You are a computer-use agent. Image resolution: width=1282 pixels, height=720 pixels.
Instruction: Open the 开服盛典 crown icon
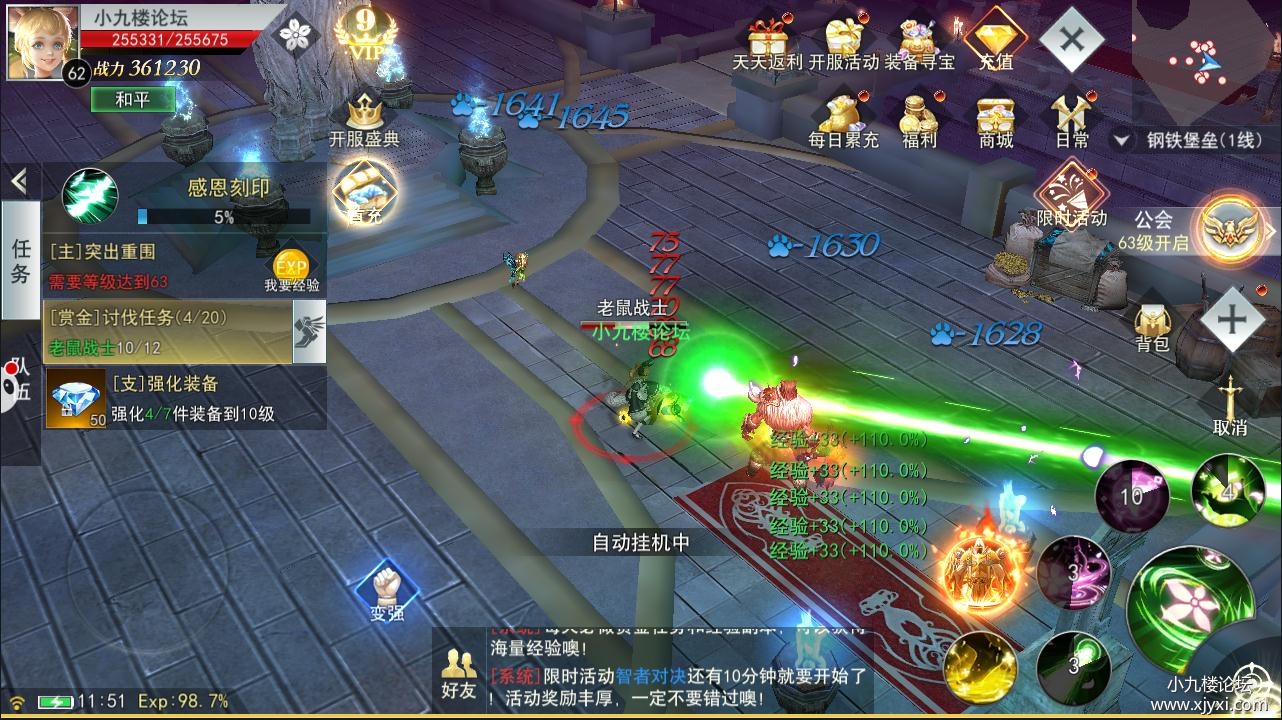point(364,120)
